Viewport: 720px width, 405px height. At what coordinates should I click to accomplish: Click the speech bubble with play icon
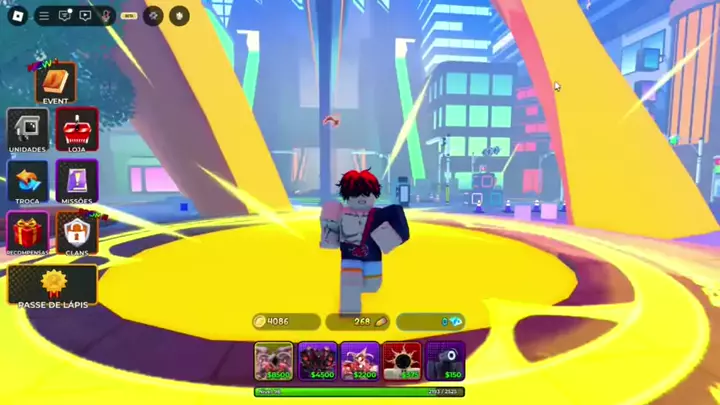pyautogui.click(x=85, y=16)
